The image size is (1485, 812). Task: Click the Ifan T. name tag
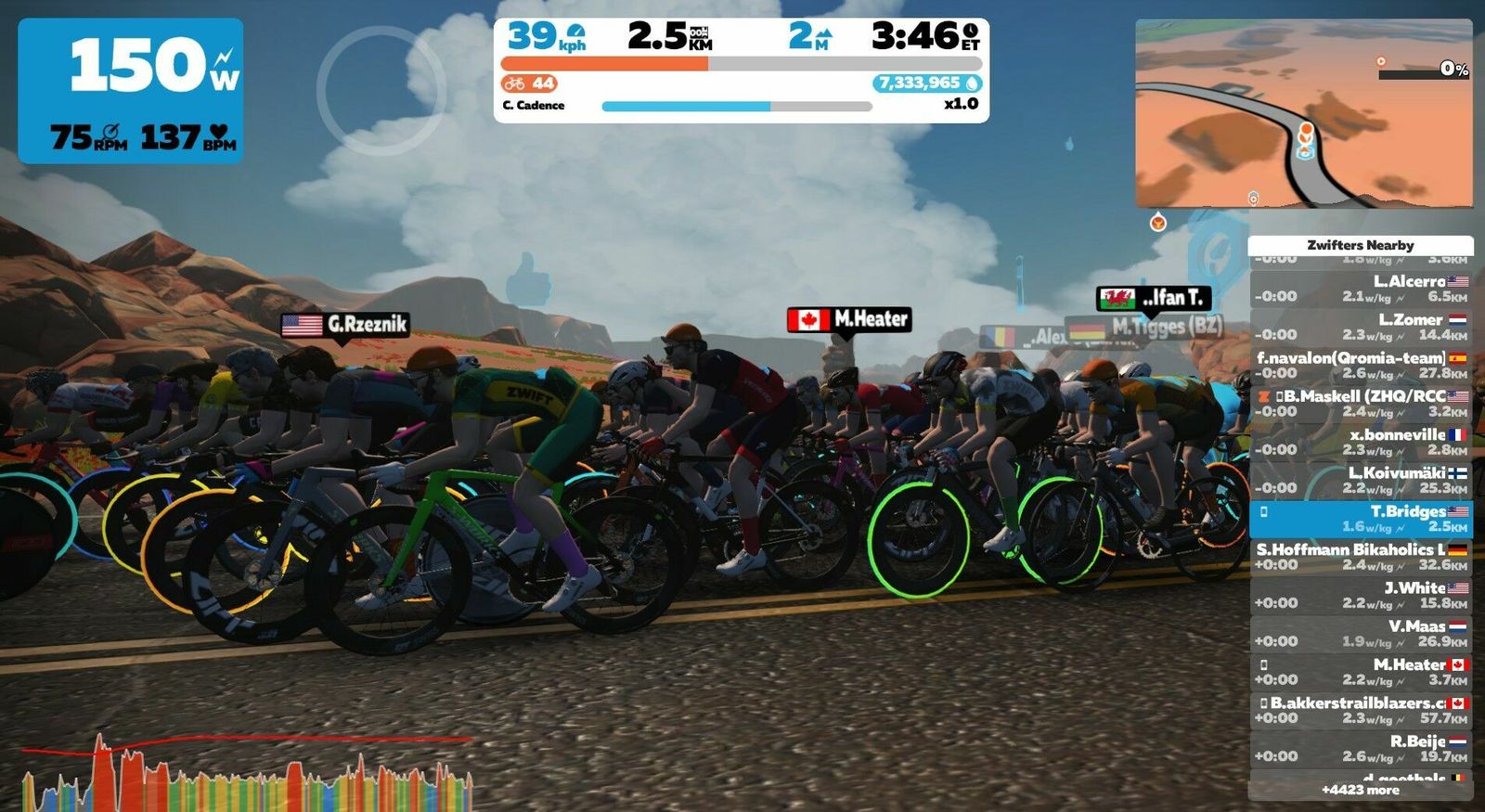pyautogui.click(x=1154, y=298)
